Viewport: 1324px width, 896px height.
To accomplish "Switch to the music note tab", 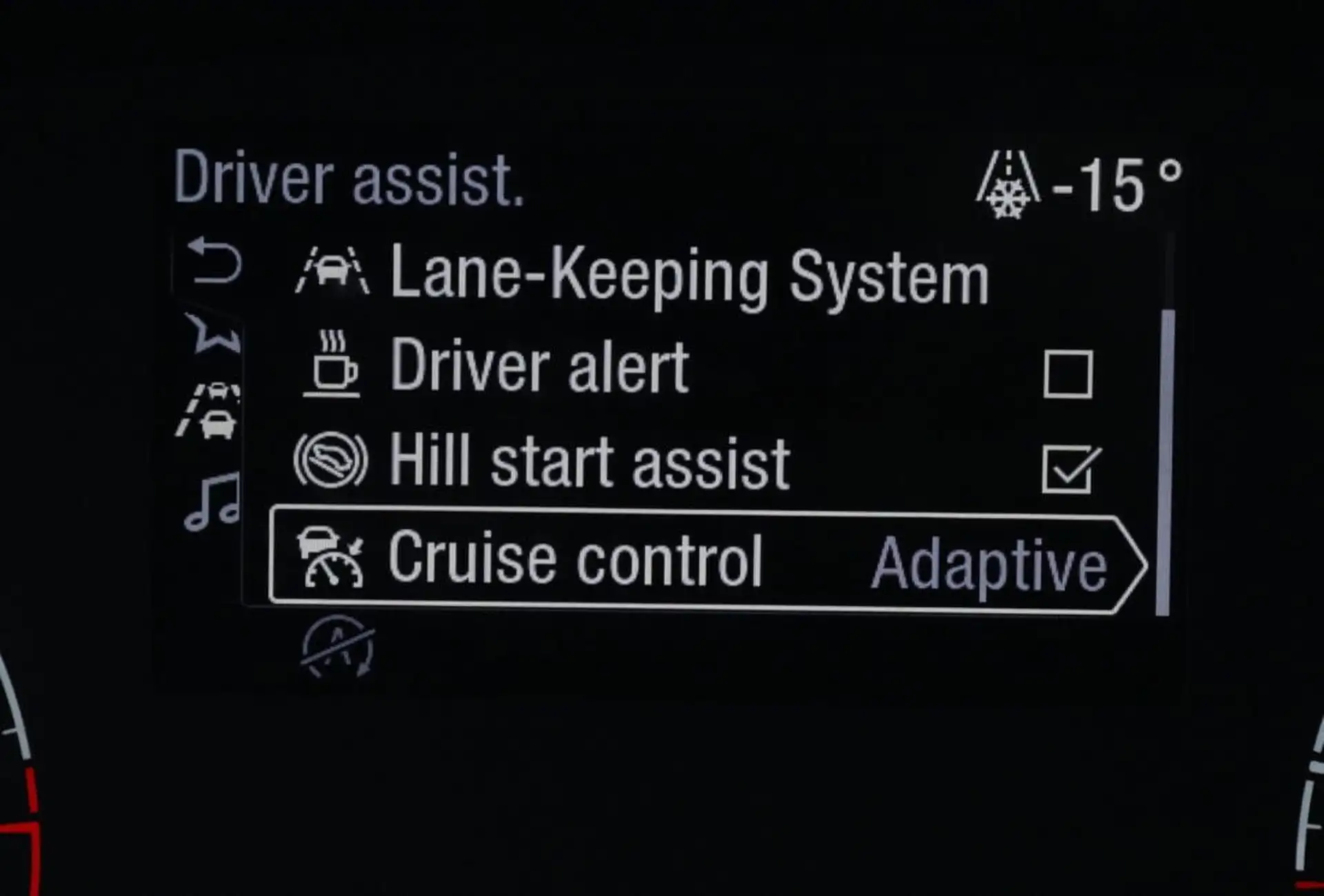I will pos(212,502).
